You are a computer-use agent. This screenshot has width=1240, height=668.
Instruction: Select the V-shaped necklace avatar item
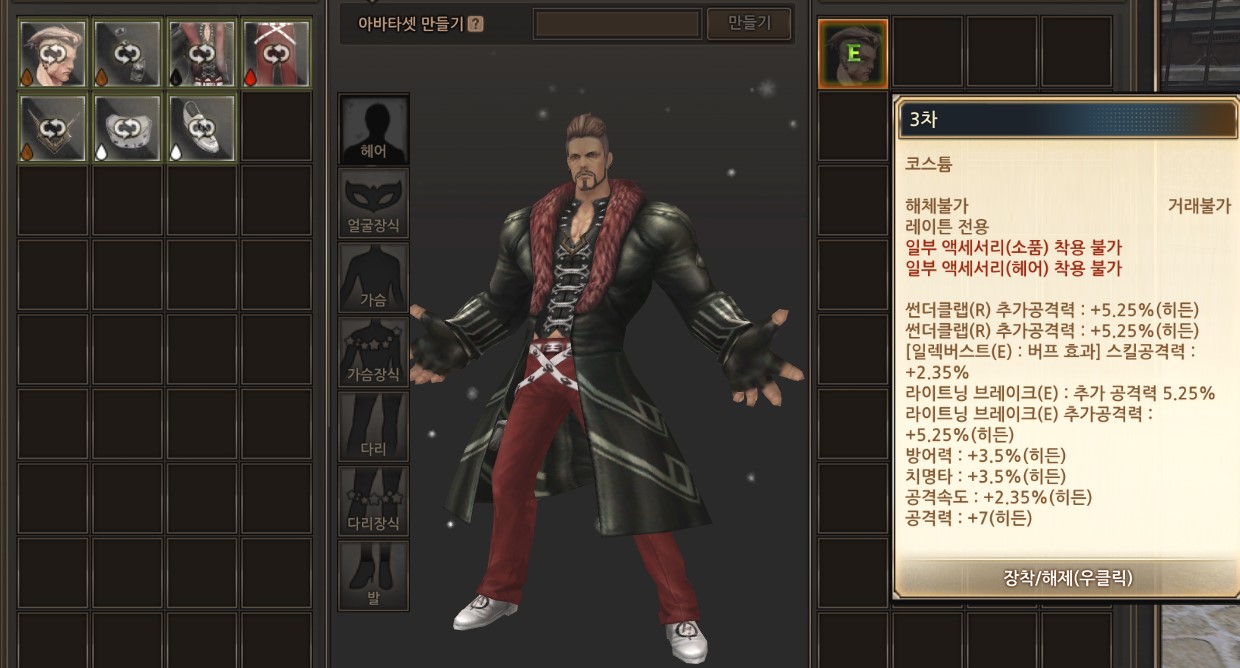click(54, 128)
